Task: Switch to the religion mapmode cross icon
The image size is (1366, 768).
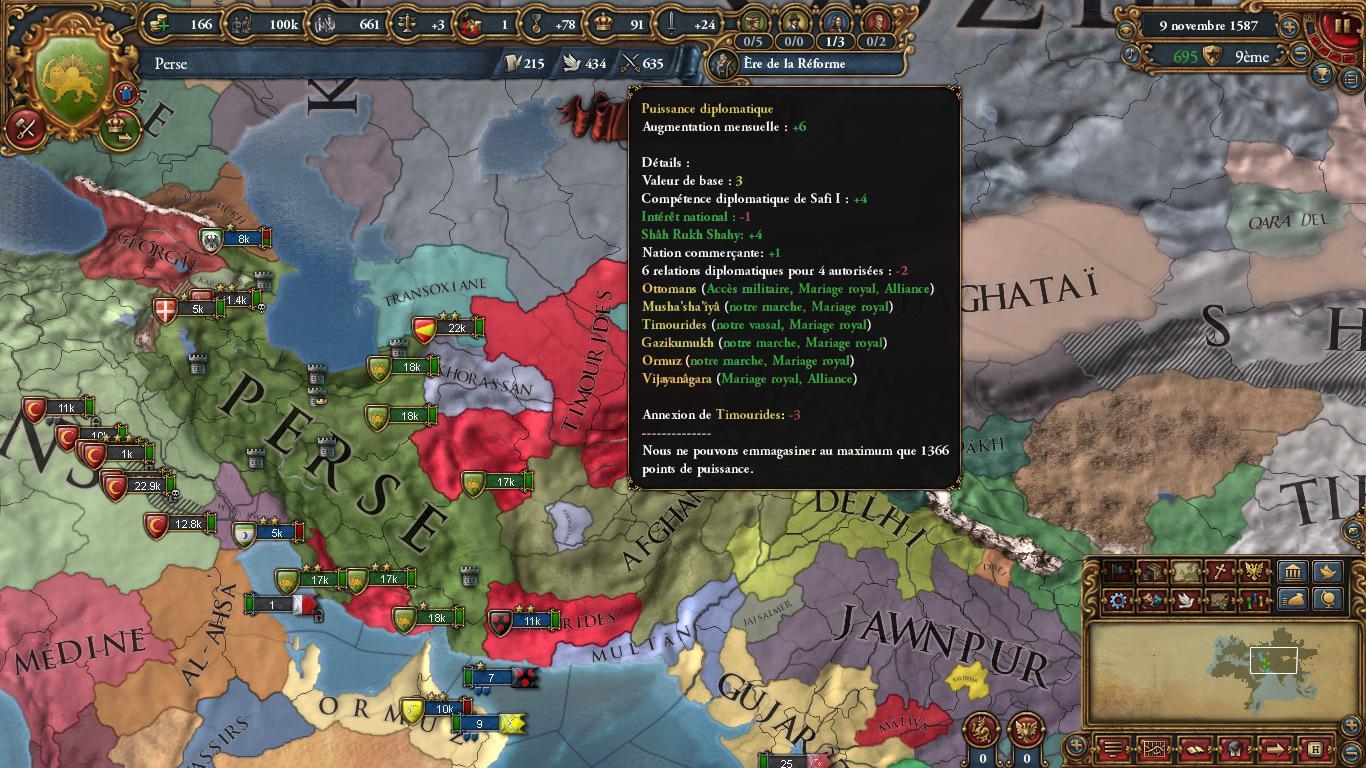Action: (1218, 570)
